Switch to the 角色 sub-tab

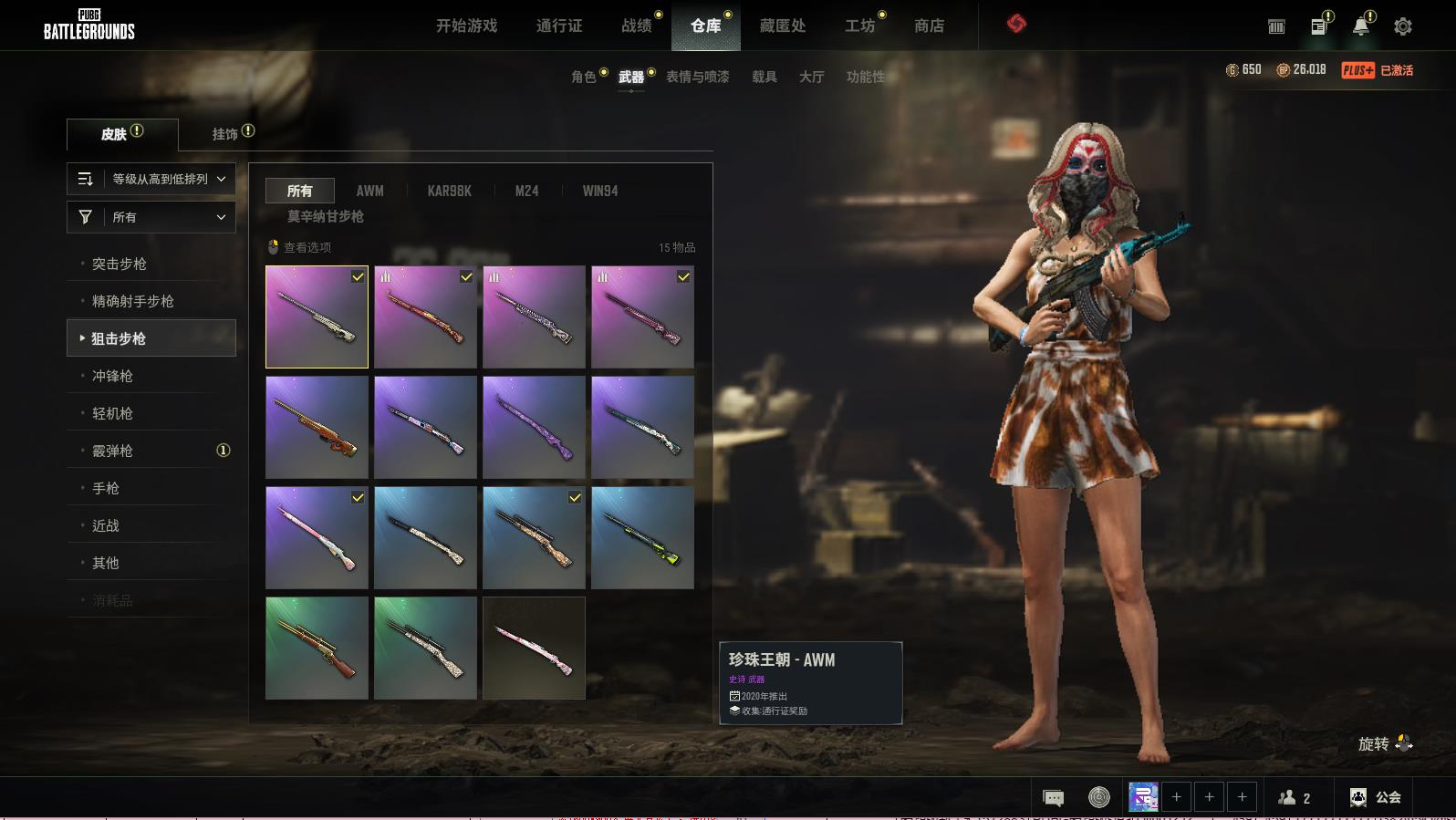(x=584, y=77)
